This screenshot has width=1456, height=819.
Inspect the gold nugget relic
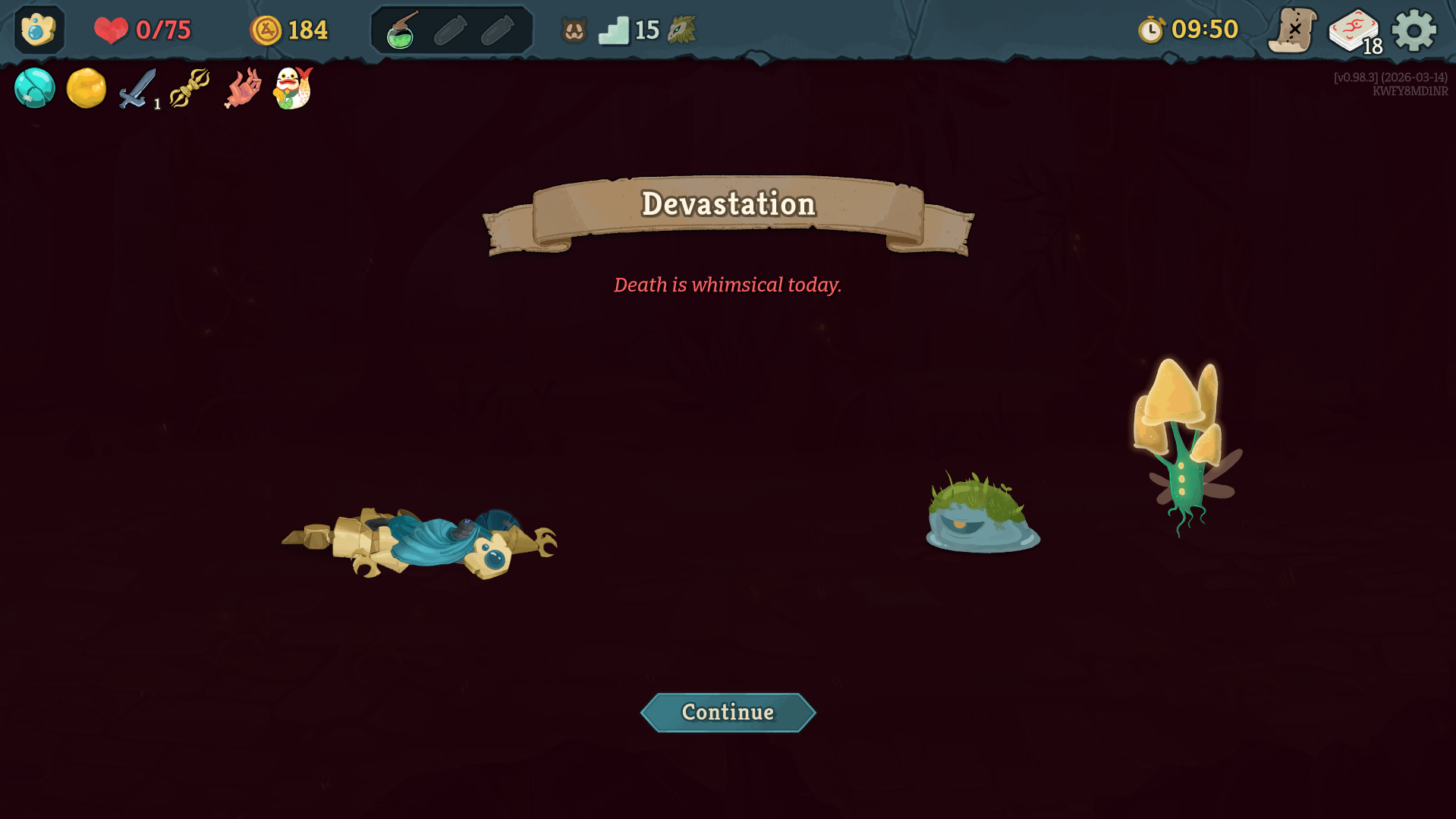[x=86, y=88]
